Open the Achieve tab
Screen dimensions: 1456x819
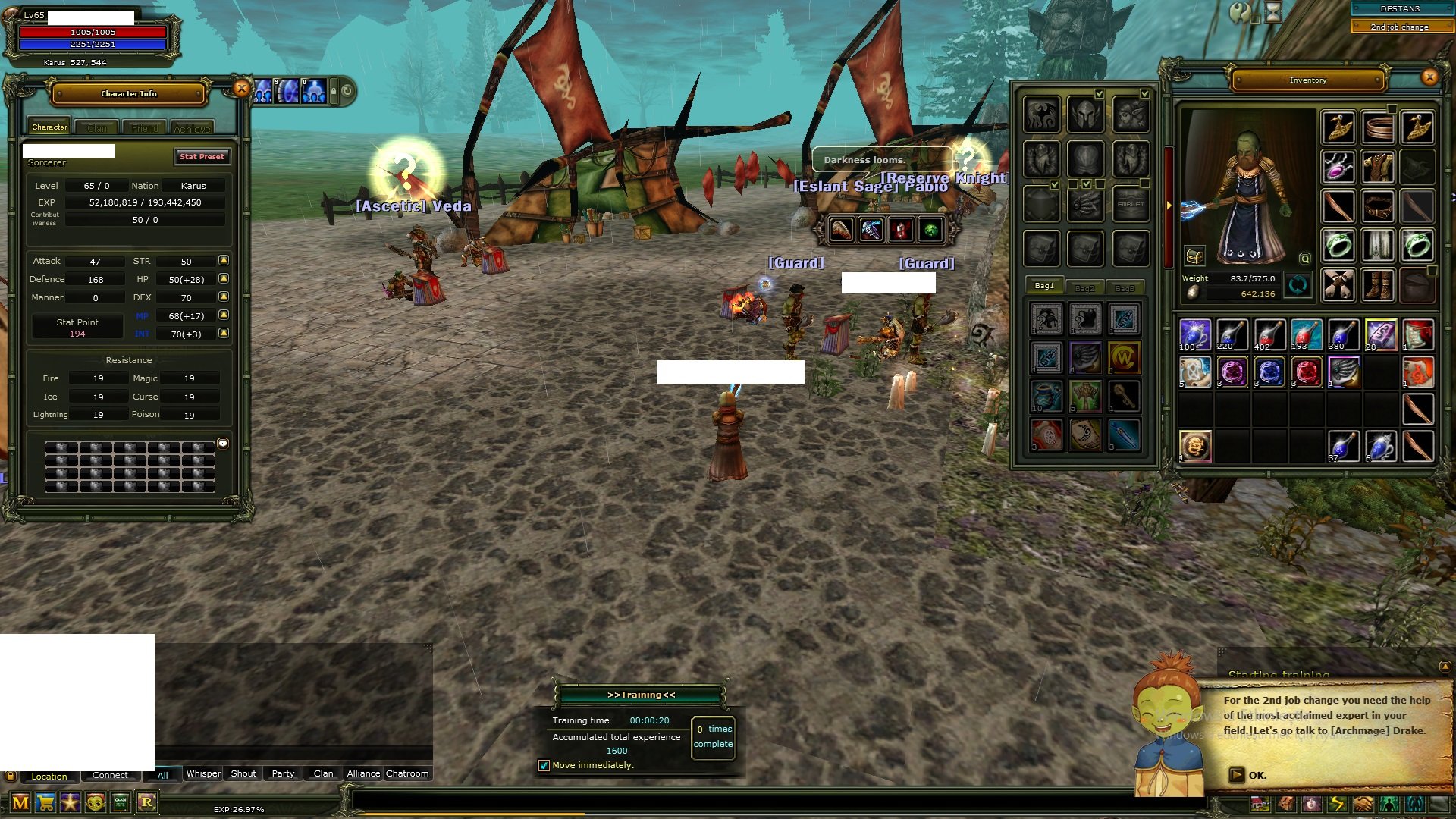pos(192,128)
